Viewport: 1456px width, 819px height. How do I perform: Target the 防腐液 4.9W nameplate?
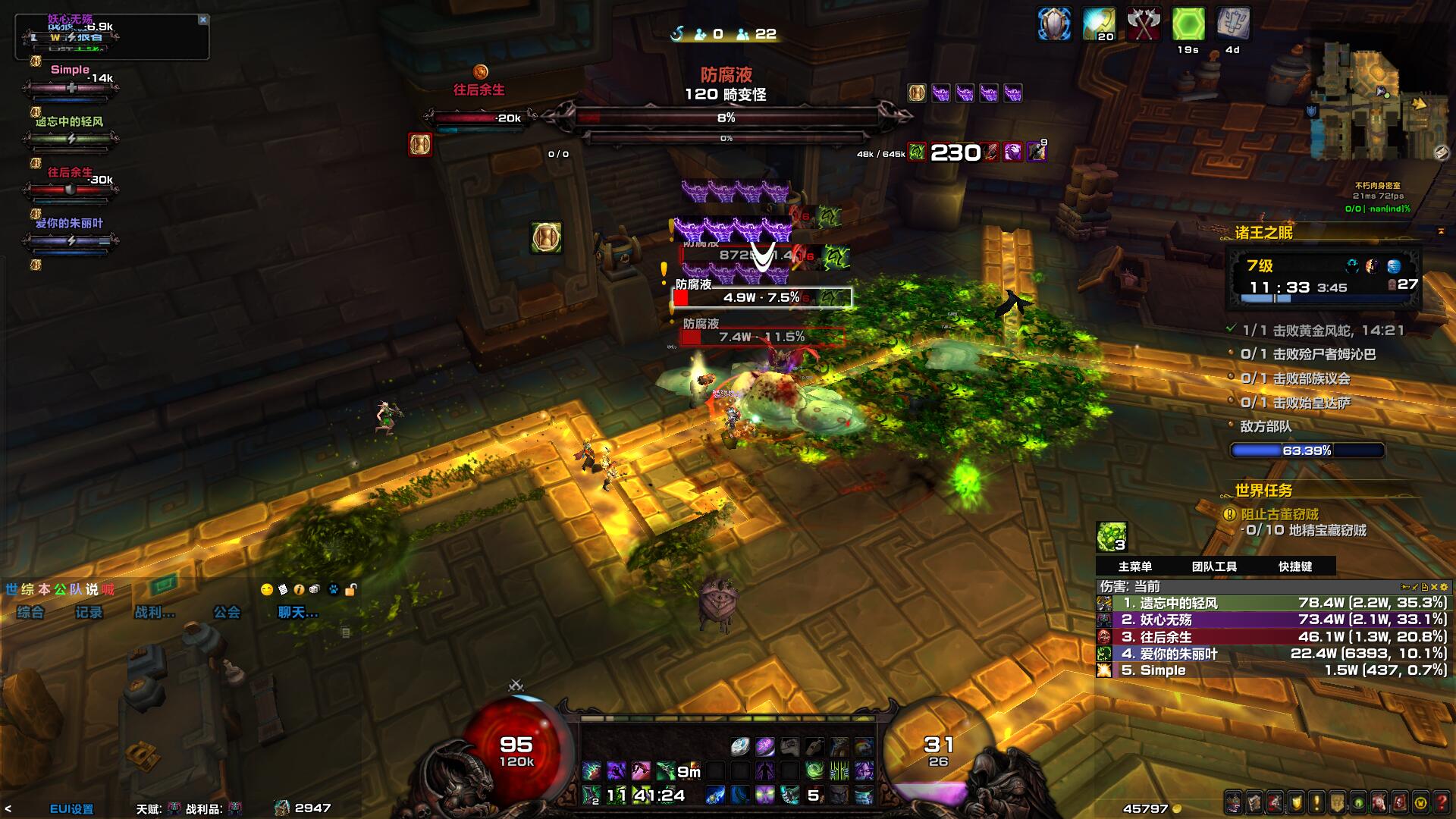pos(762,298)
